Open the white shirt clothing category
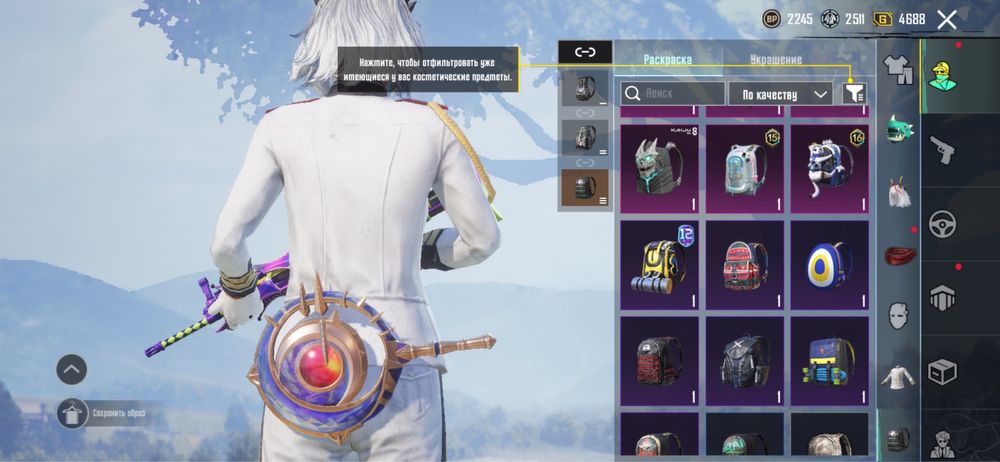This screenshot has width=1000, height=462. coord(897,377)
